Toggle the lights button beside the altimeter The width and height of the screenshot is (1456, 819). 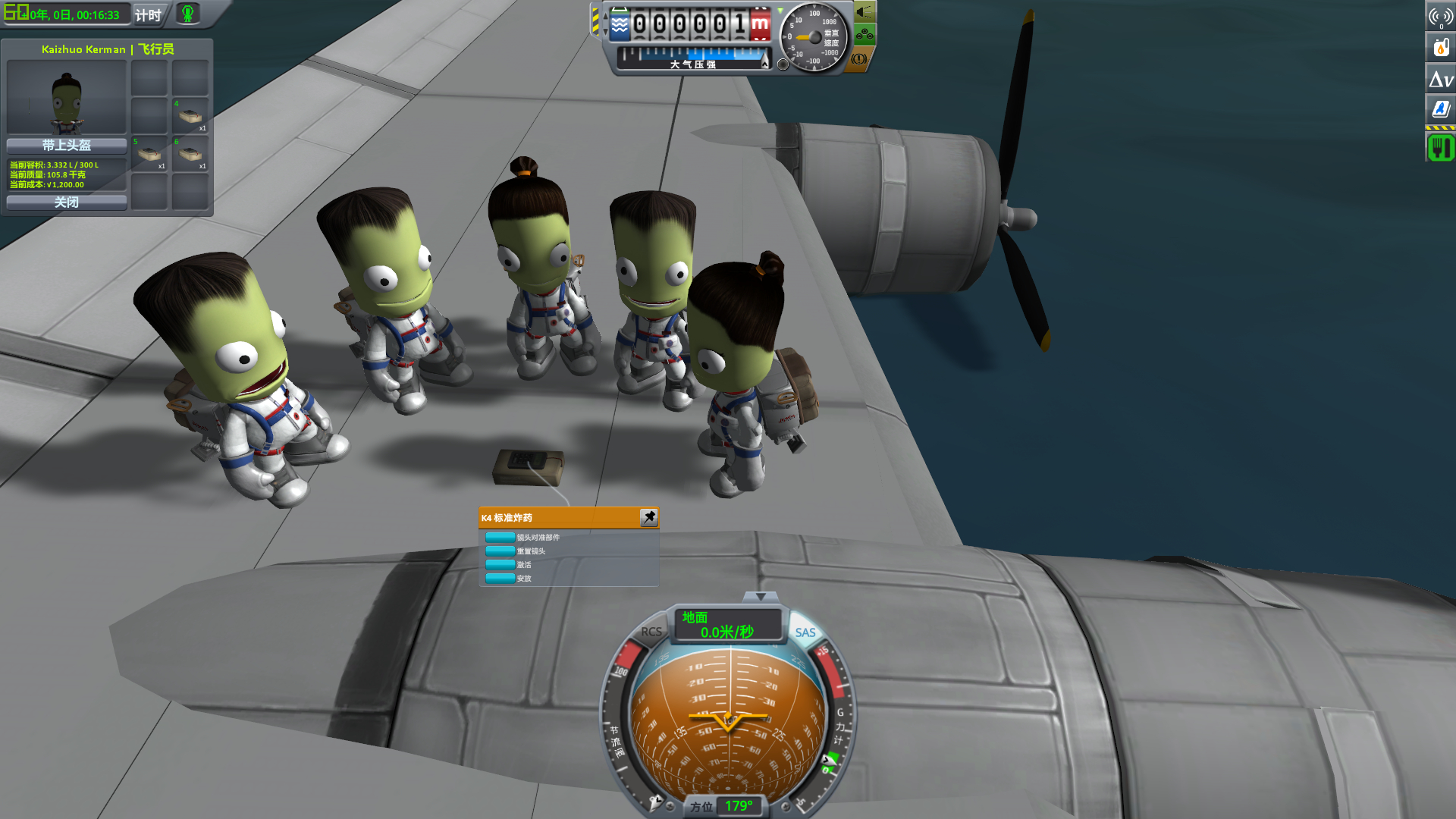click(x=864, y=12)
